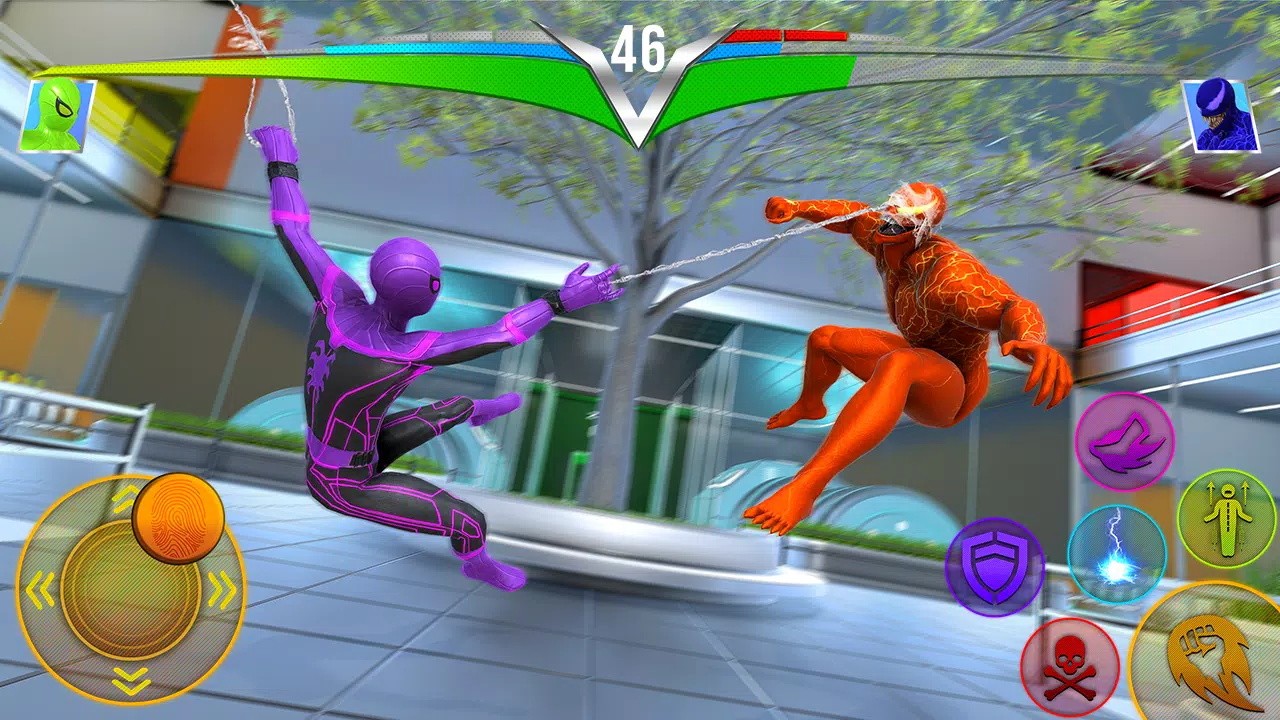The width and height of the screenshot is (1280, 720).
Task: Trigger the blue lightning energy ability
Action: pyautogui.click(x=1116, y=554)
